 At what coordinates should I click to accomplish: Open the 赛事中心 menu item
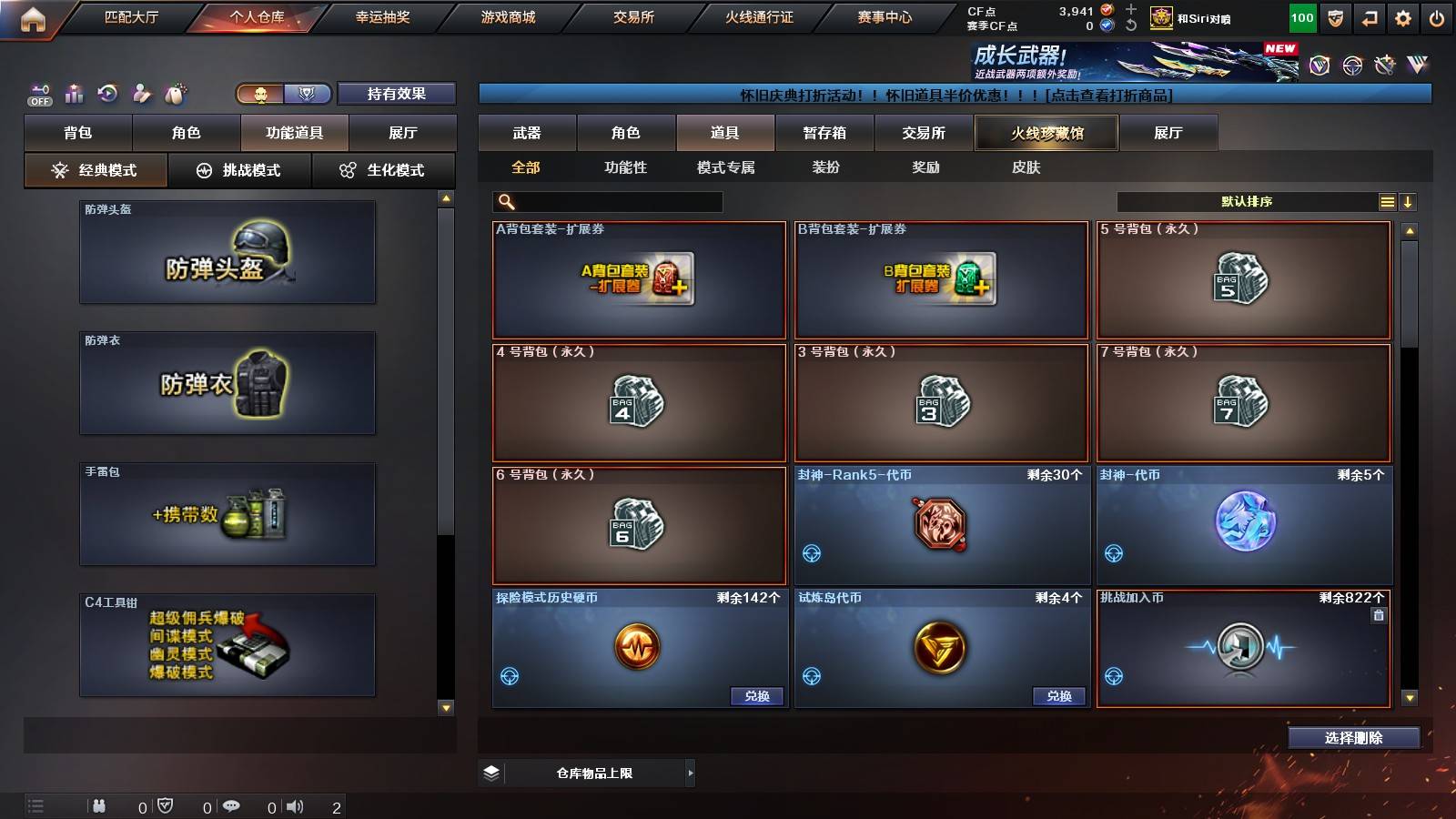885,16
